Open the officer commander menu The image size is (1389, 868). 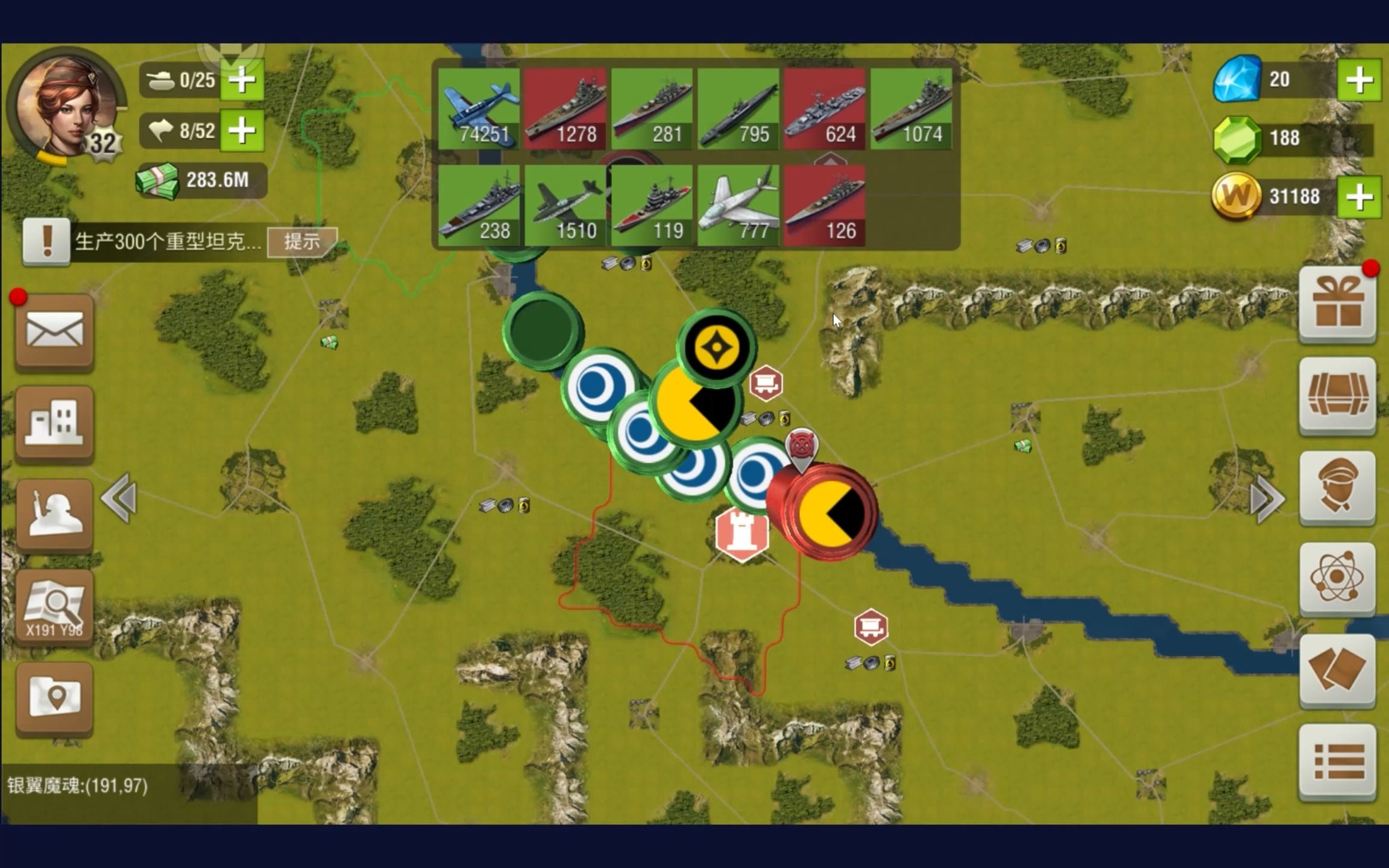pos(1337,487)
